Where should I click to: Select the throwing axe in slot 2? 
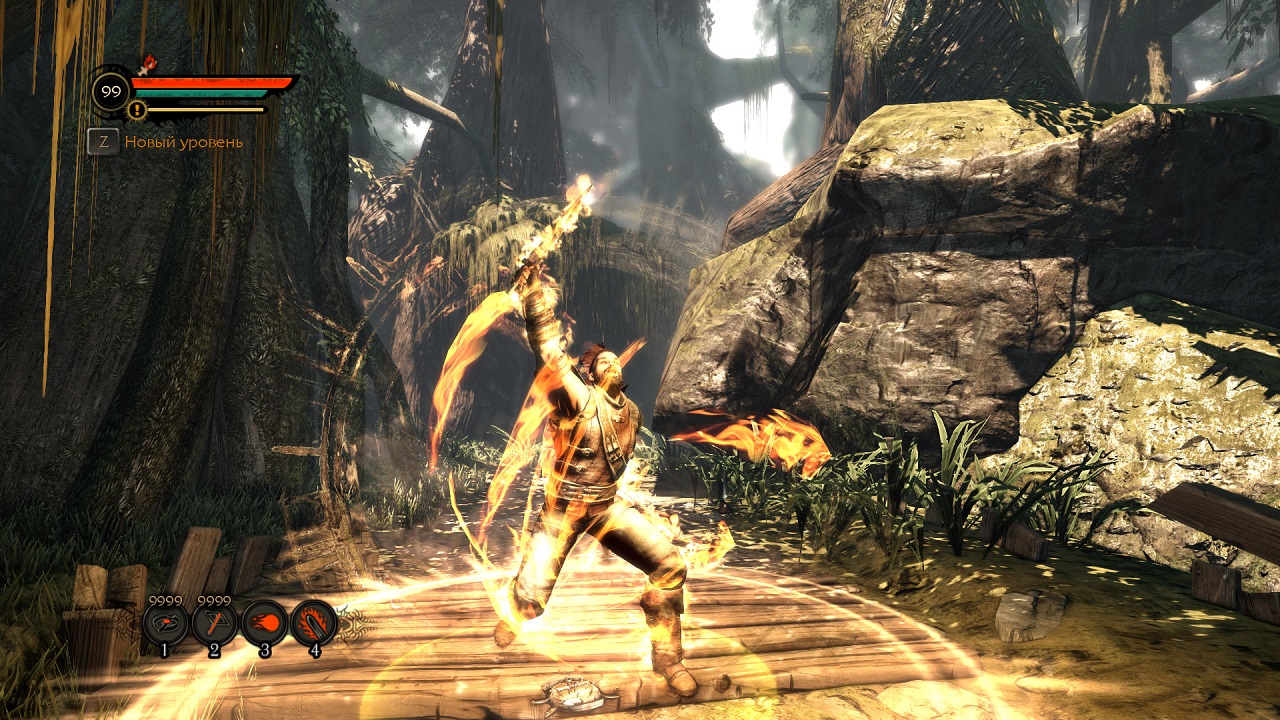[x=214, y=624]
